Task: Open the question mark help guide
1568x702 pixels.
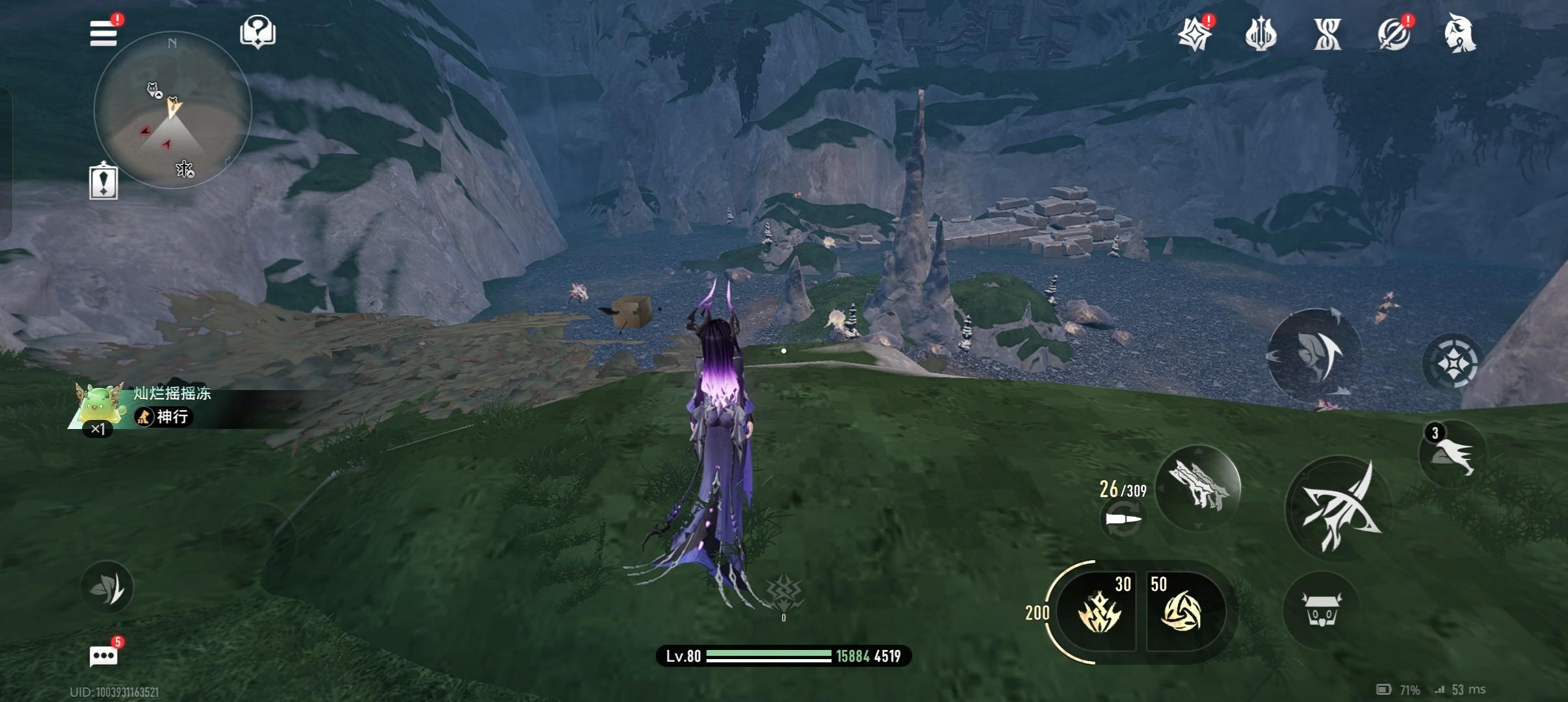Action: (257, 32)
